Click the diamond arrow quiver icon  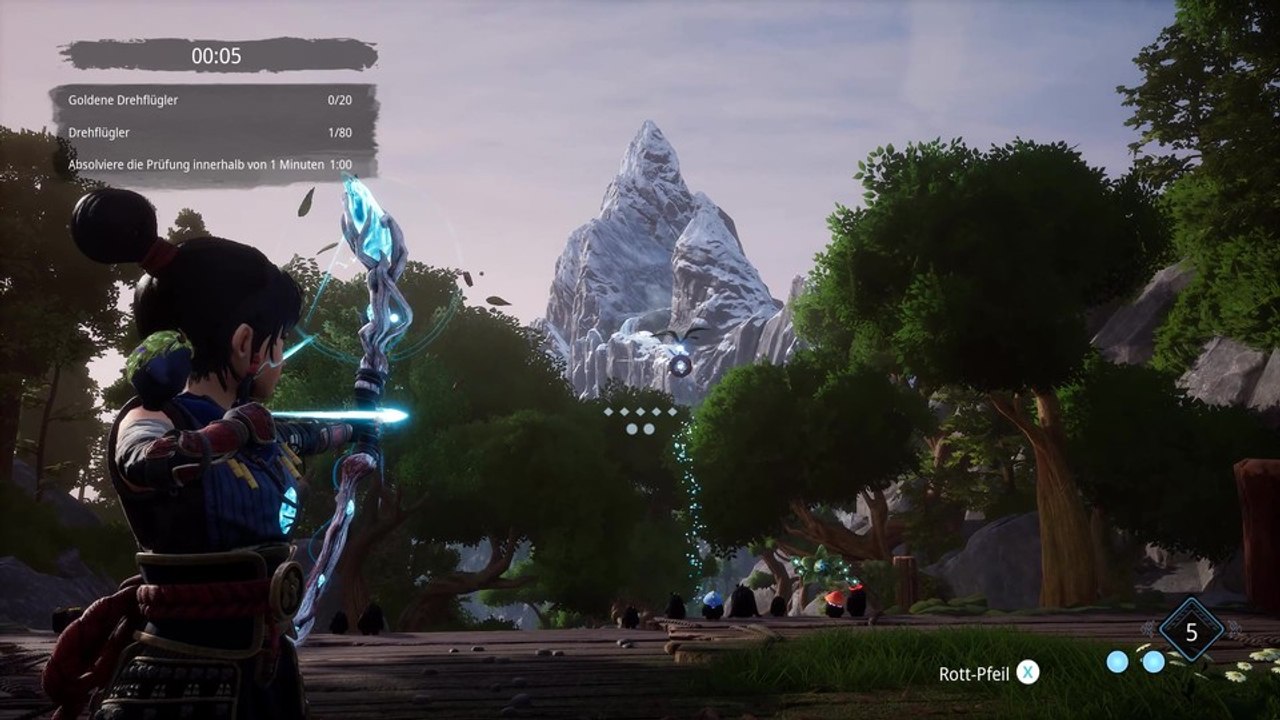pyautogui.click(x=1191, y=631)
